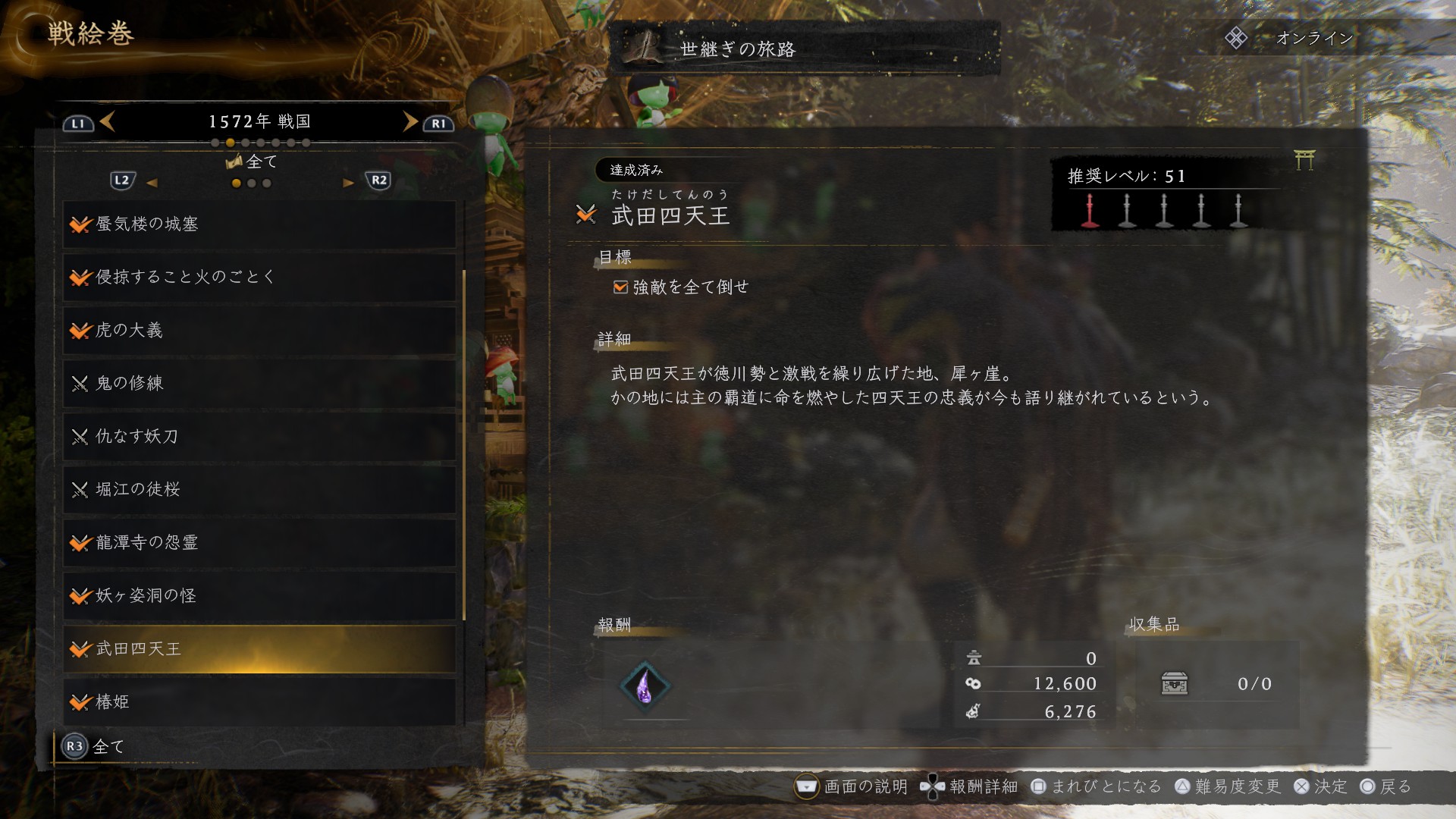Go to the previous era with left arrow
This screenshot has width=1456, height=819.
coord(107,121)
